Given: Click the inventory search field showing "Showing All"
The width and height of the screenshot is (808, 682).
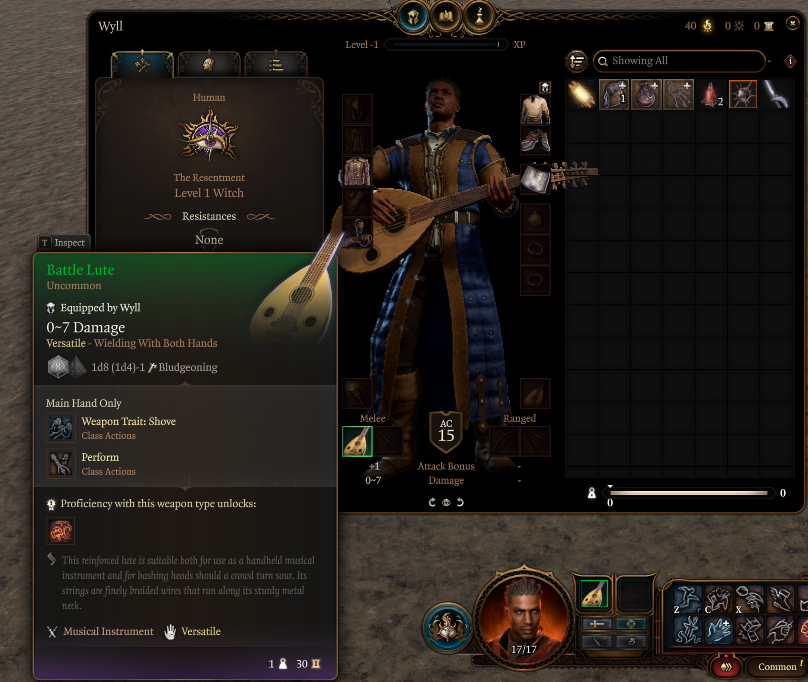Looking at the screenshot, I should tap(680, 61).
